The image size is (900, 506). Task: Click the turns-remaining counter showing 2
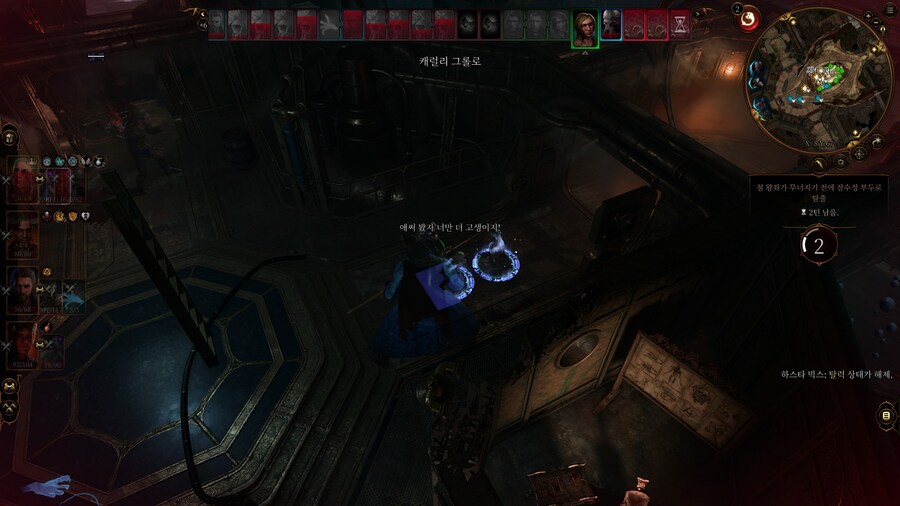coord(819,247)
